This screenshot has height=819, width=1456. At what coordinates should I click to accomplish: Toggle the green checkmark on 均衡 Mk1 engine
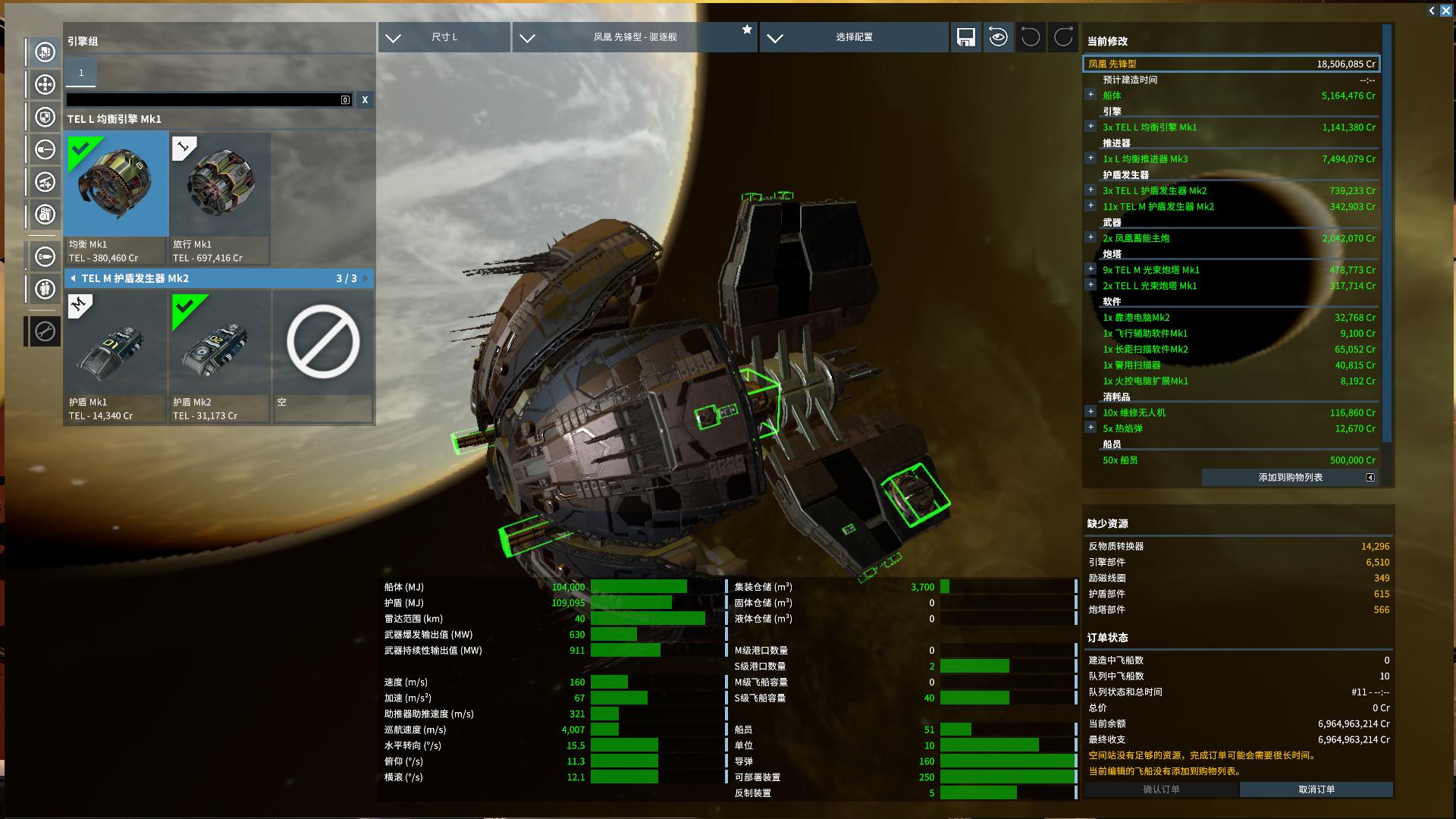point(81,149)
